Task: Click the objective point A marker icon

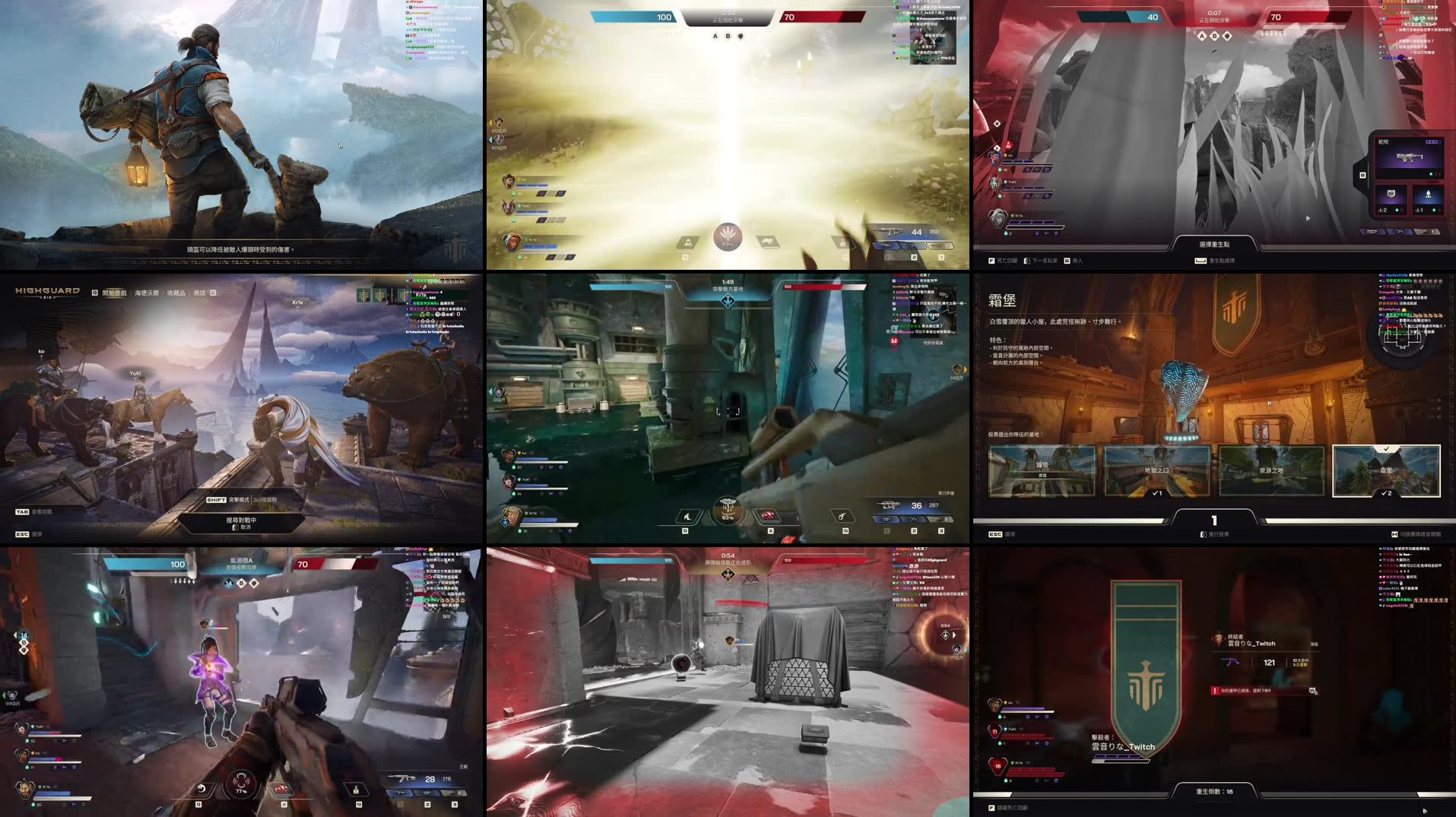Action: (715, 36)
